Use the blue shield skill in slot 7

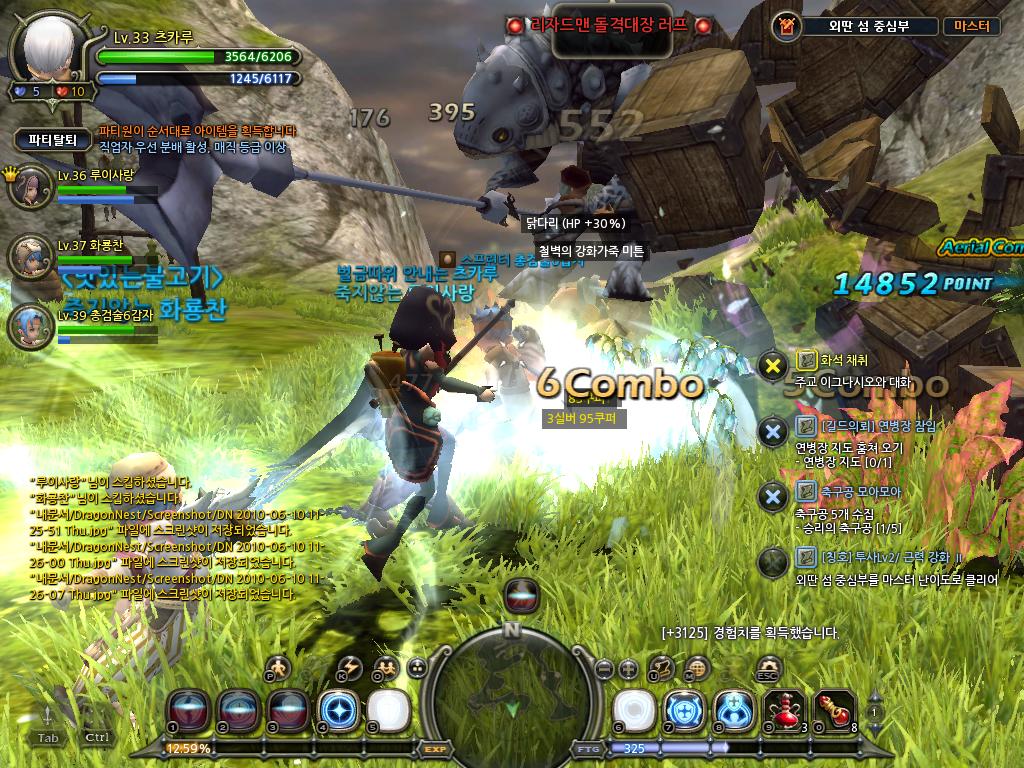point(682,708)
